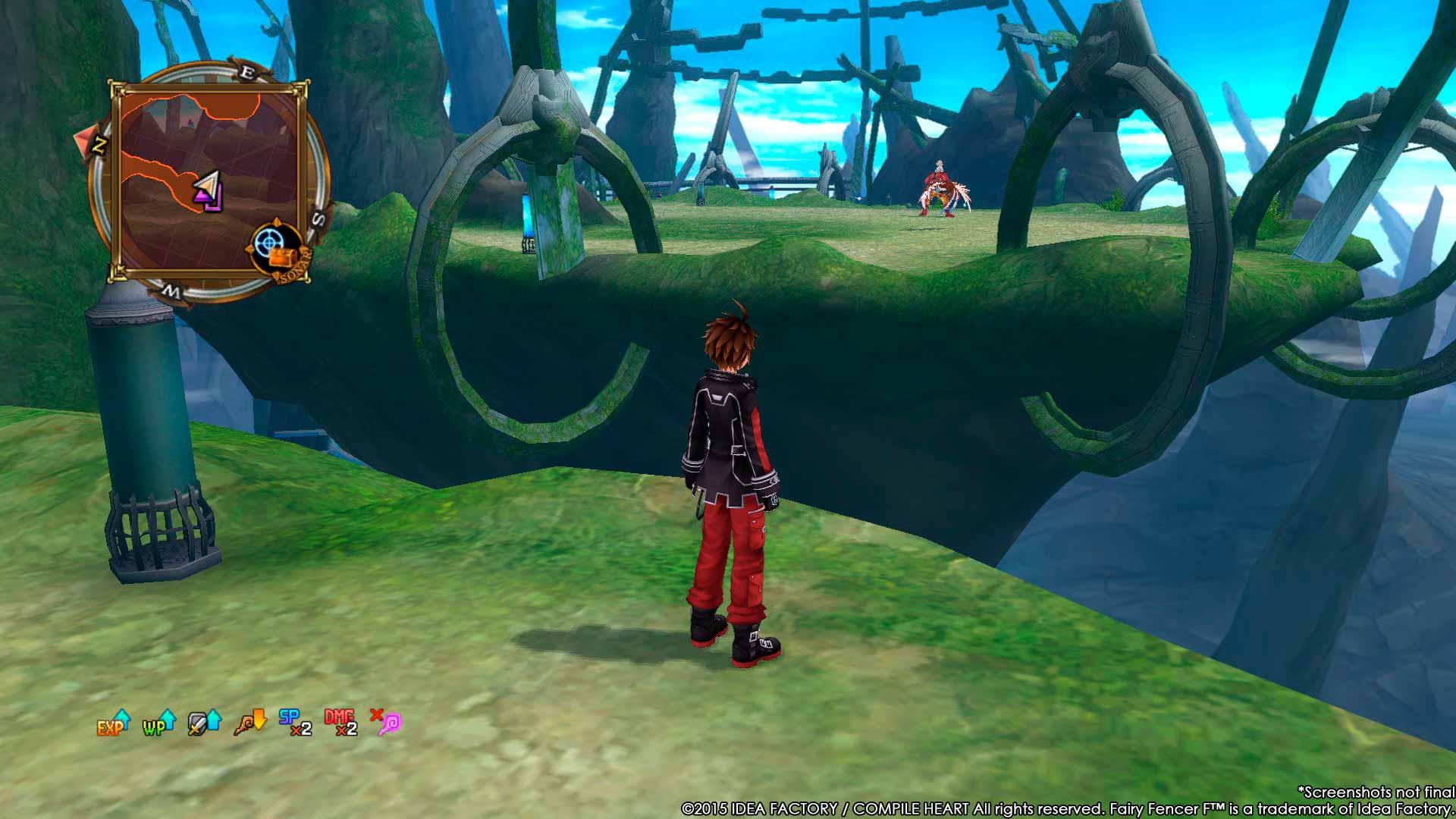Image resolution: width=1456 pixels, height=819 pixels.
Task: Select the DMG x2 effect icon
Action: (340, 723)
